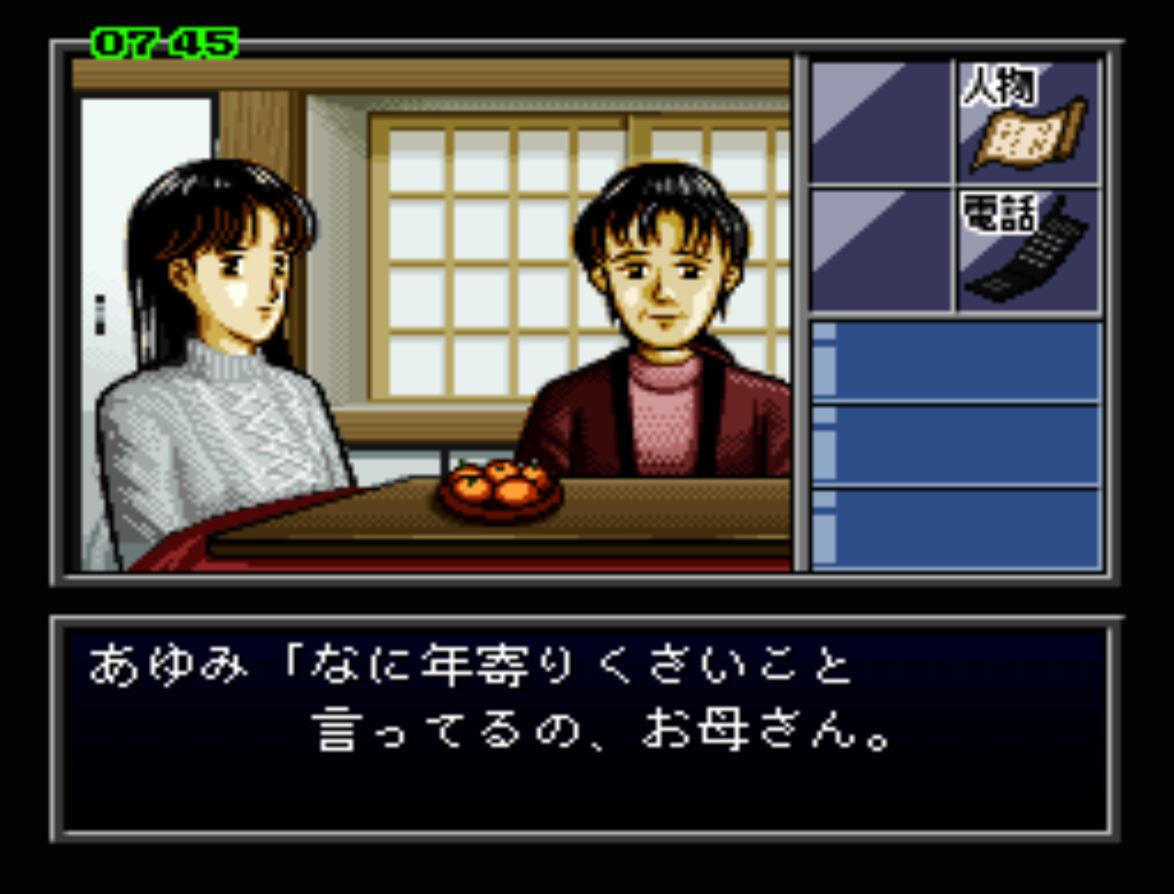Open the 人物 character notes icon

pos(1027,122)
